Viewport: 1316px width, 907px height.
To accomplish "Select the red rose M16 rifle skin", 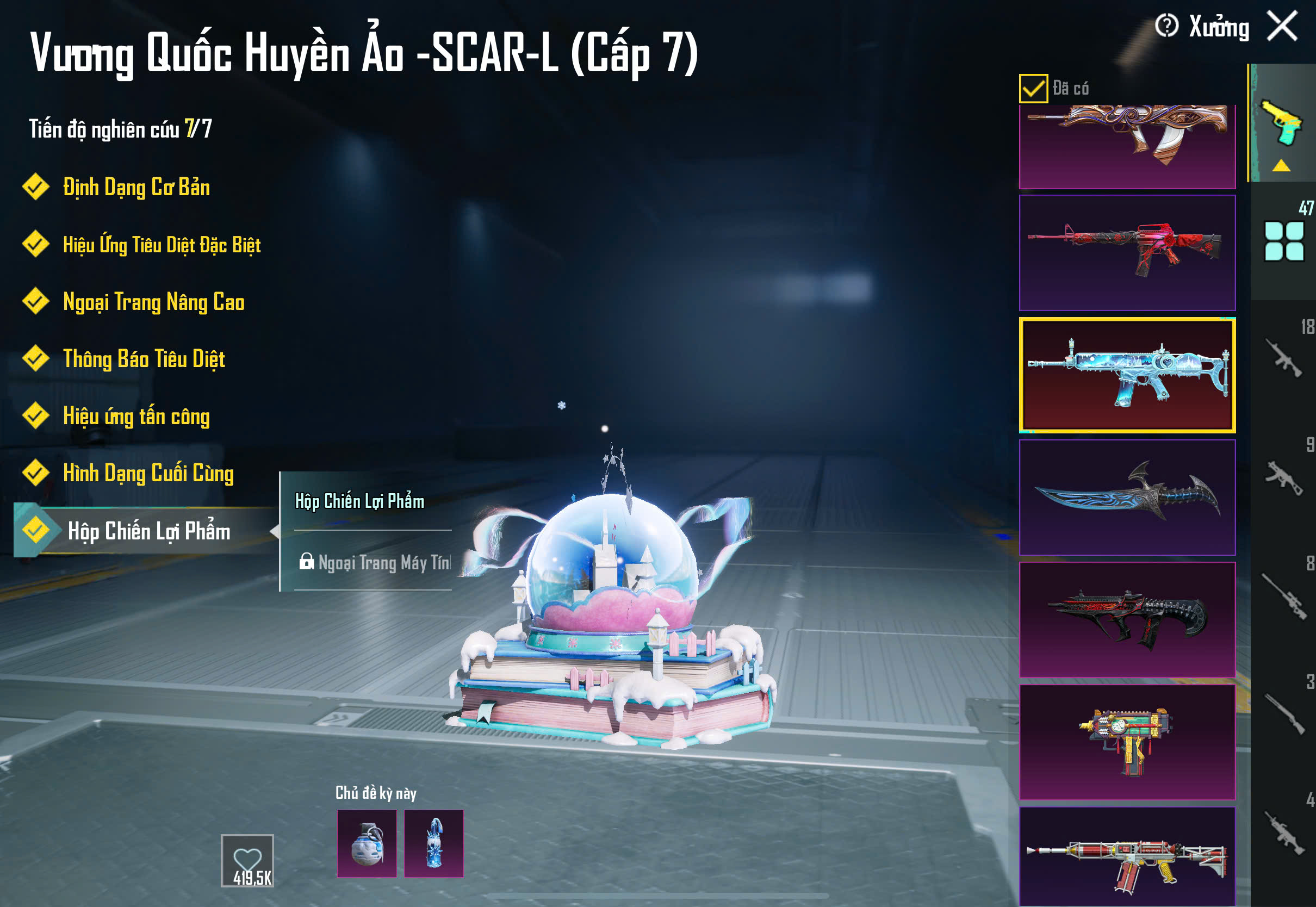I will pos(1127,253).
